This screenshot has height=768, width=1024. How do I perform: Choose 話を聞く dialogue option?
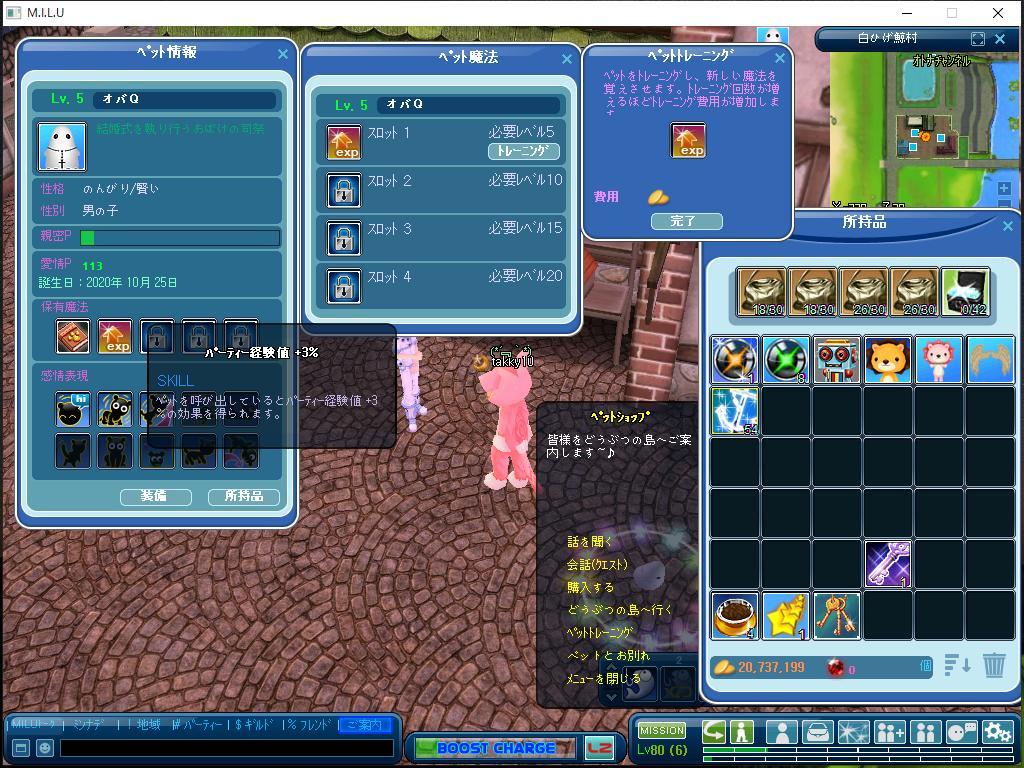click(x=590, y=542)
